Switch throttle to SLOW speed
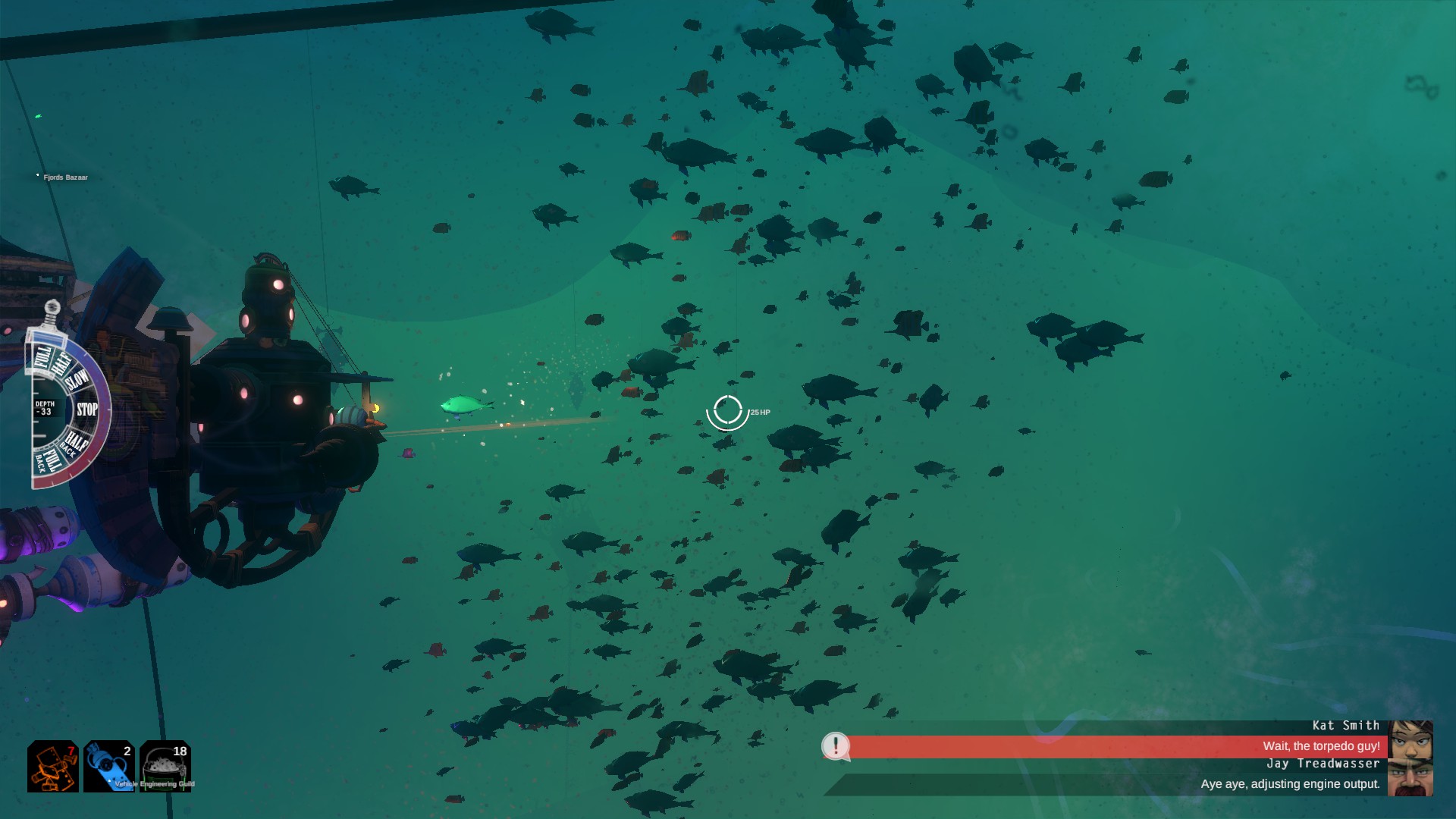Image resolution: width=1456 pixels, height=819 pixels. pos(77,379)
